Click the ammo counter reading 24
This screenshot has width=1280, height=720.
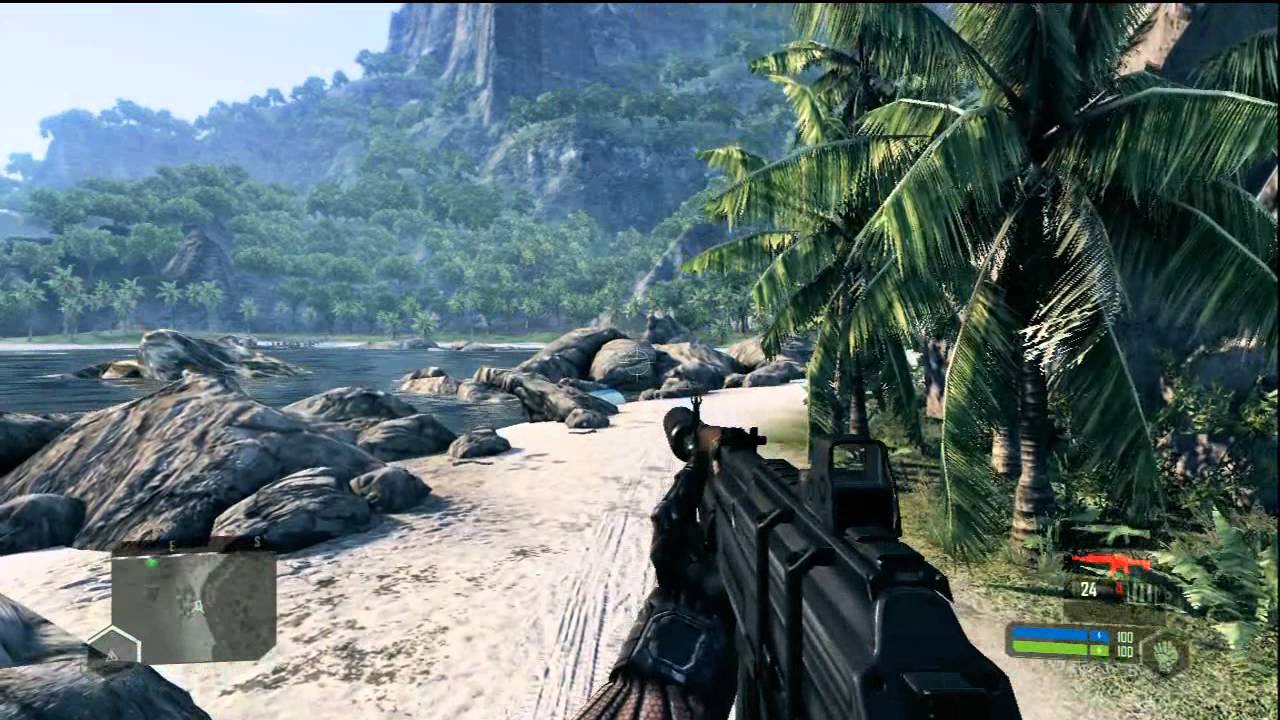pyautogui.click(x=1089, y=589)
